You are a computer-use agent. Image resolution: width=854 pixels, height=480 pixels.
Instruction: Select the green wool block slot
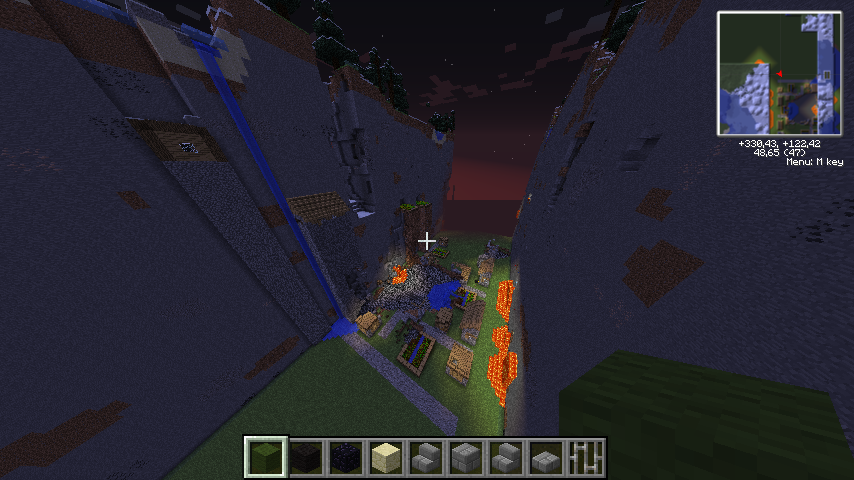[x=267, y=457]
